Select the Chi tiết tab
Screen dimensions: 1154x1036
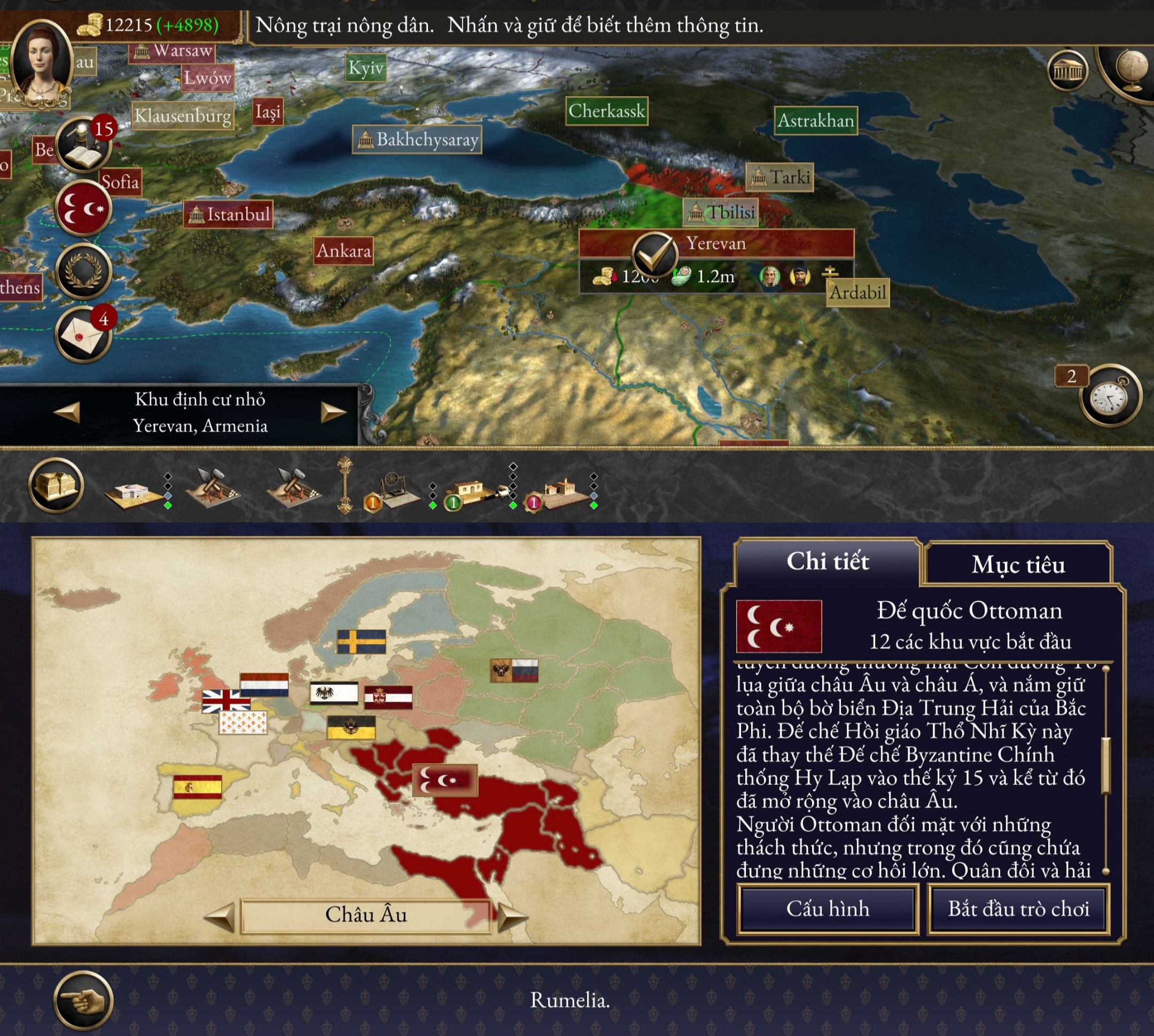827,562
